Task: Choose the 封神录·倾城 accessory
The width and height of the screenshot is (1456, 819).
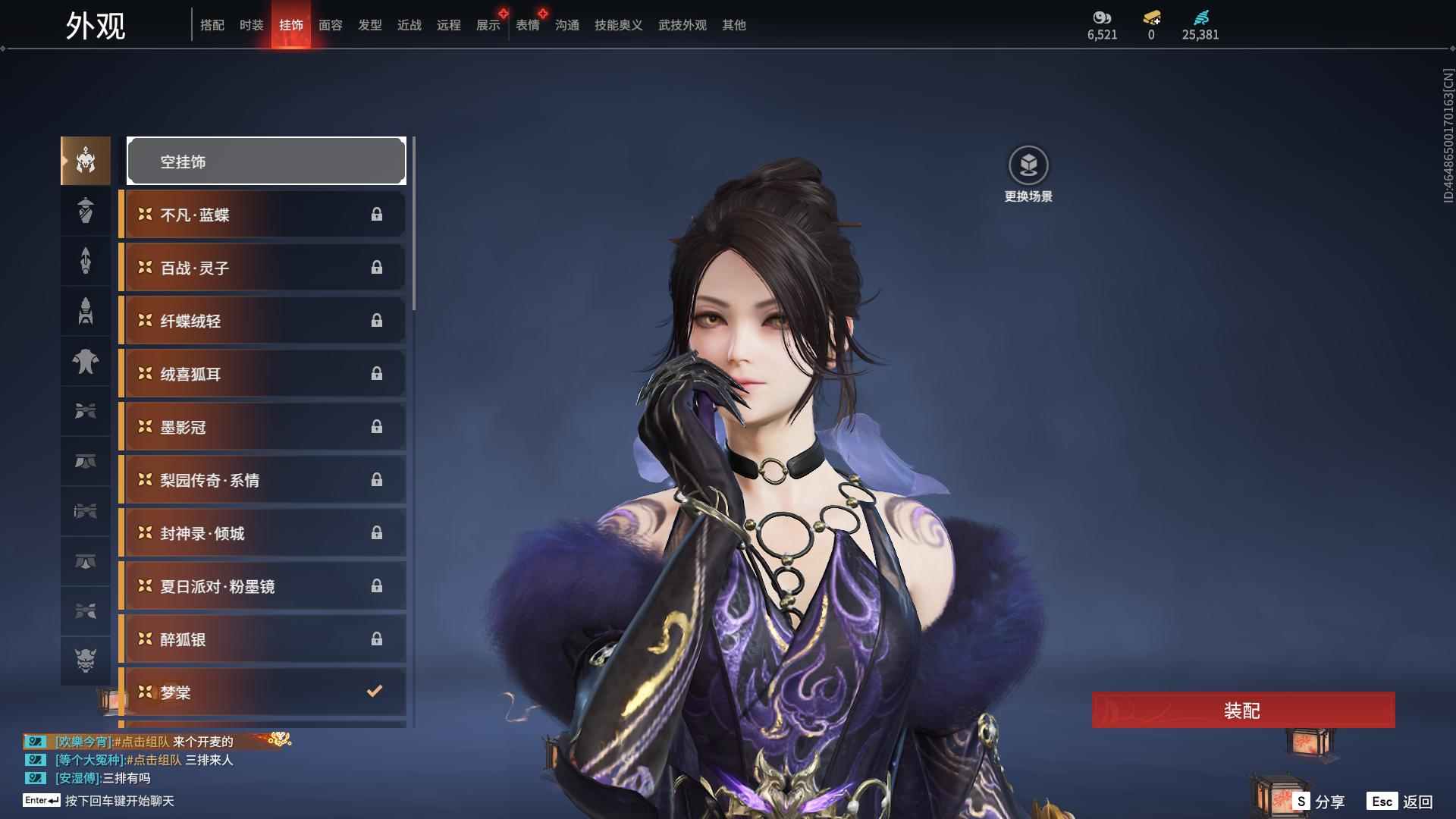Action: pyautogui.click(x=262, y=533)
